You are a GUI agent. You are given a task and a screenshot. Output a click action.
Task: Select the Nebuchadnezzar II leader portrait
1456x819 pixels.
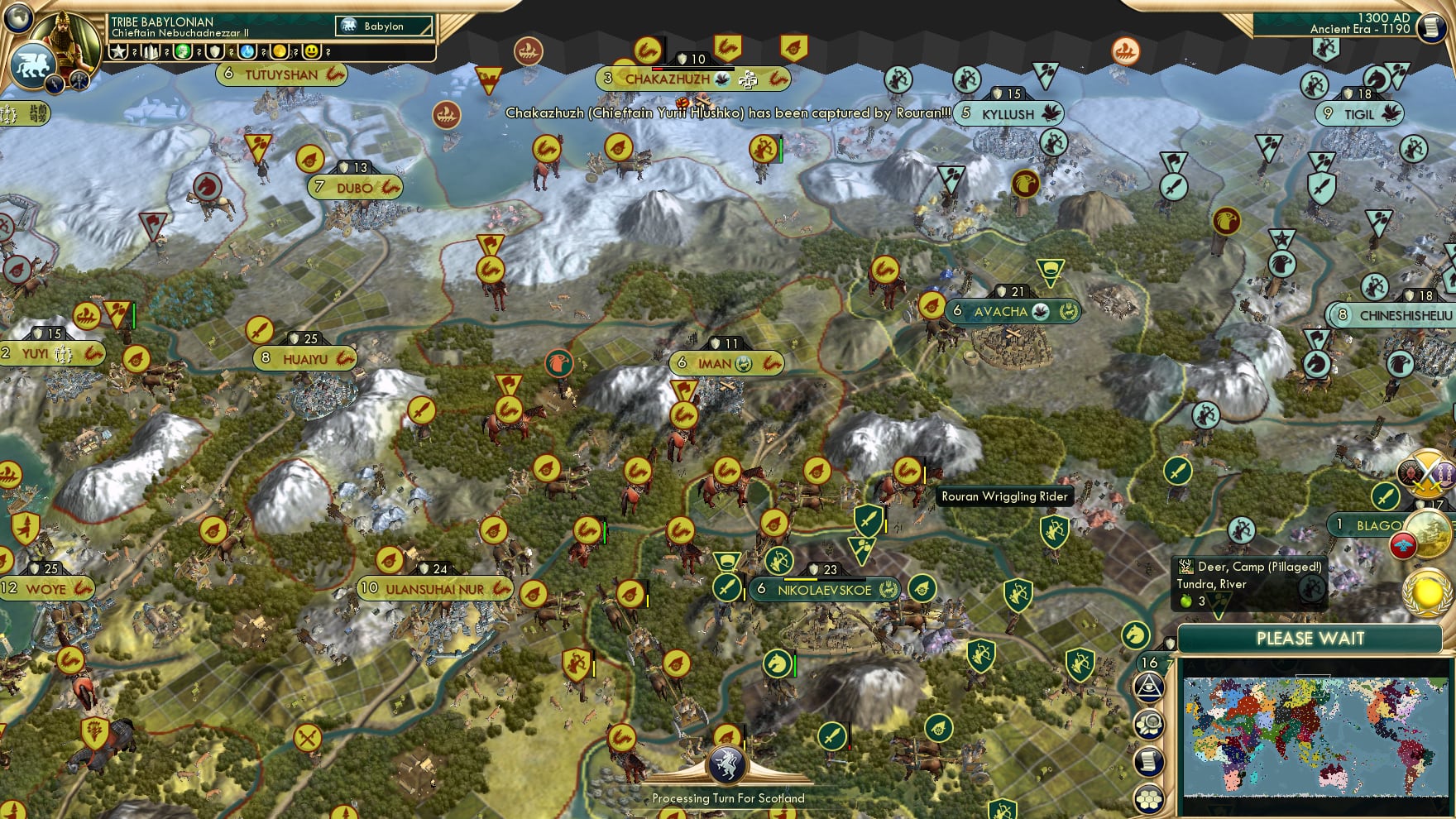coord(62,38)
